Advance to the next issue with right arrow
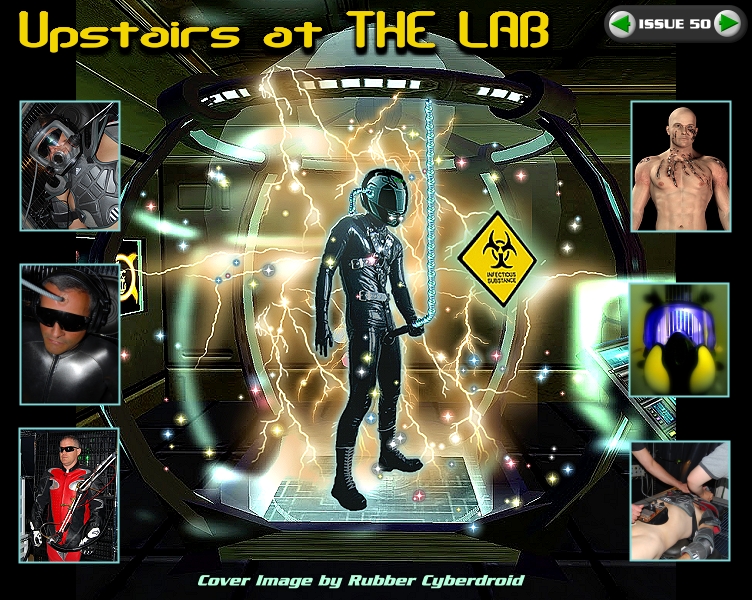 pos(727,23)
